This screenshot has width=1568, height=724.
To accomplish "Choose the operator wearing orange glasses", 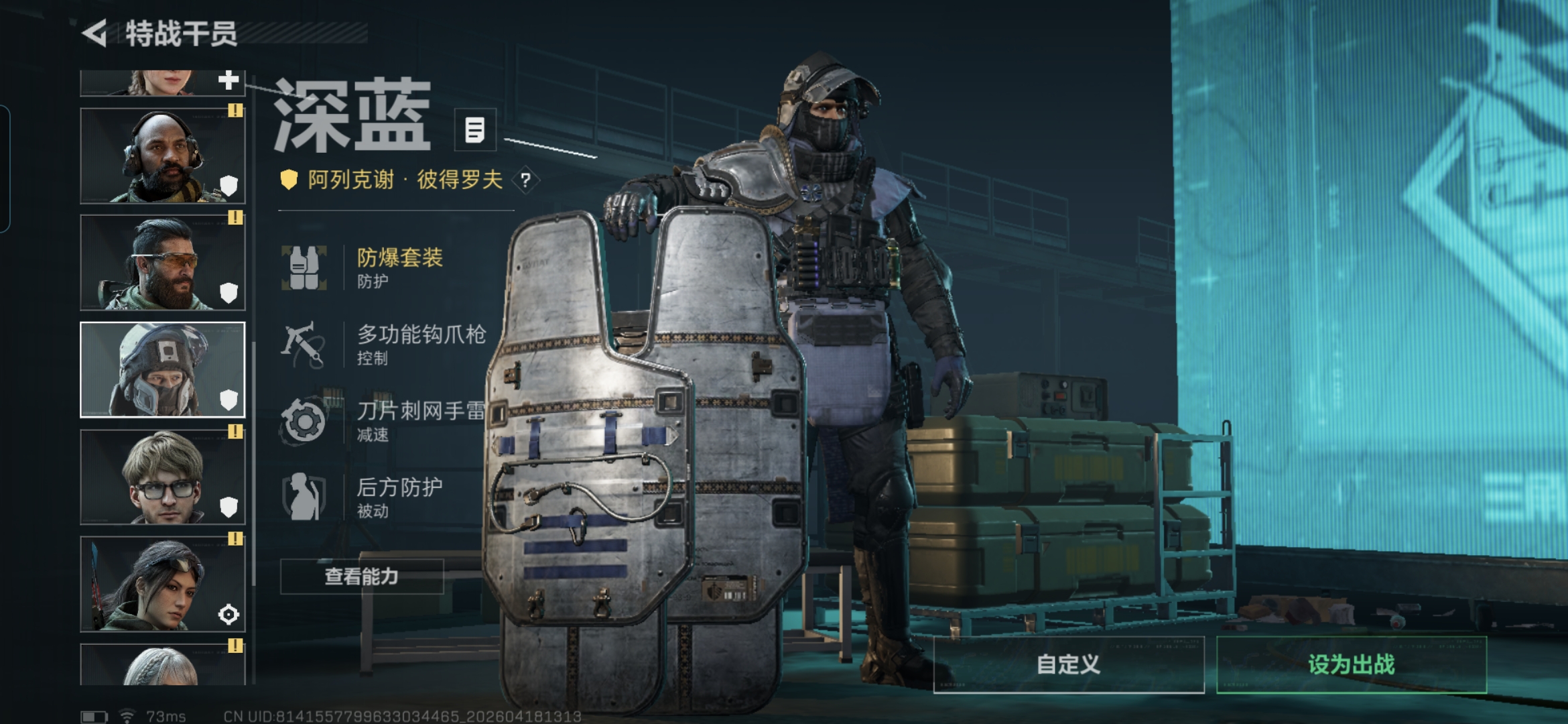I will click(x=163, y=263).
